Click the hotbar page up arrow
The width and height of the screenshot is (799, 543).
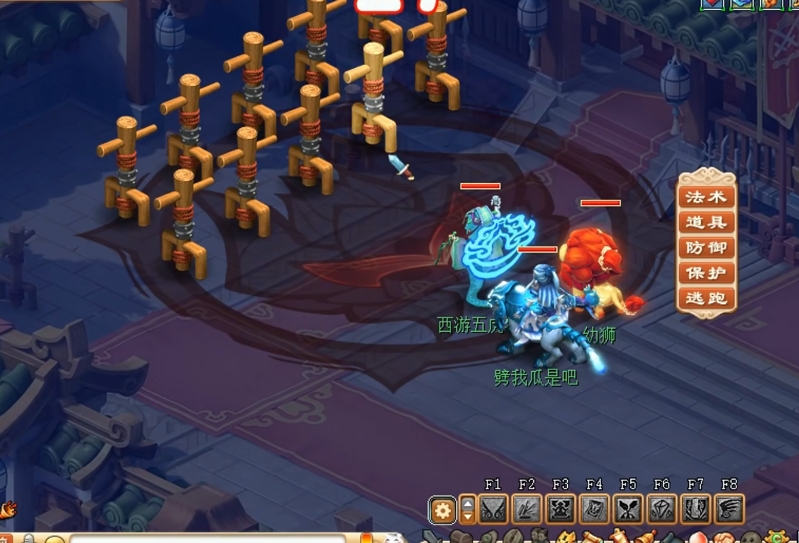pos(467,503)
